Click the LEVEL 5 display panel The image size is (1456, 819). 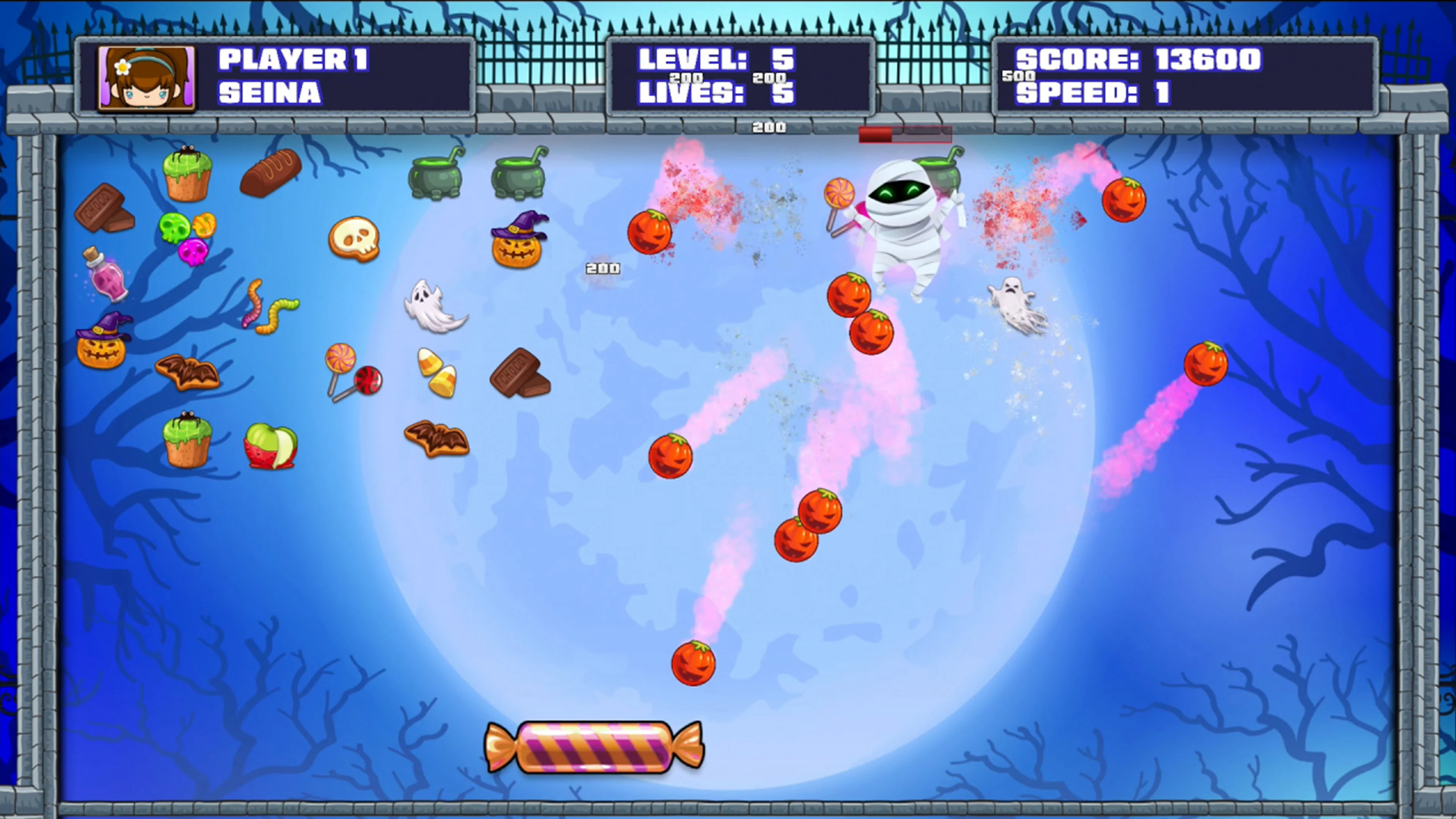tap(718, 60)
